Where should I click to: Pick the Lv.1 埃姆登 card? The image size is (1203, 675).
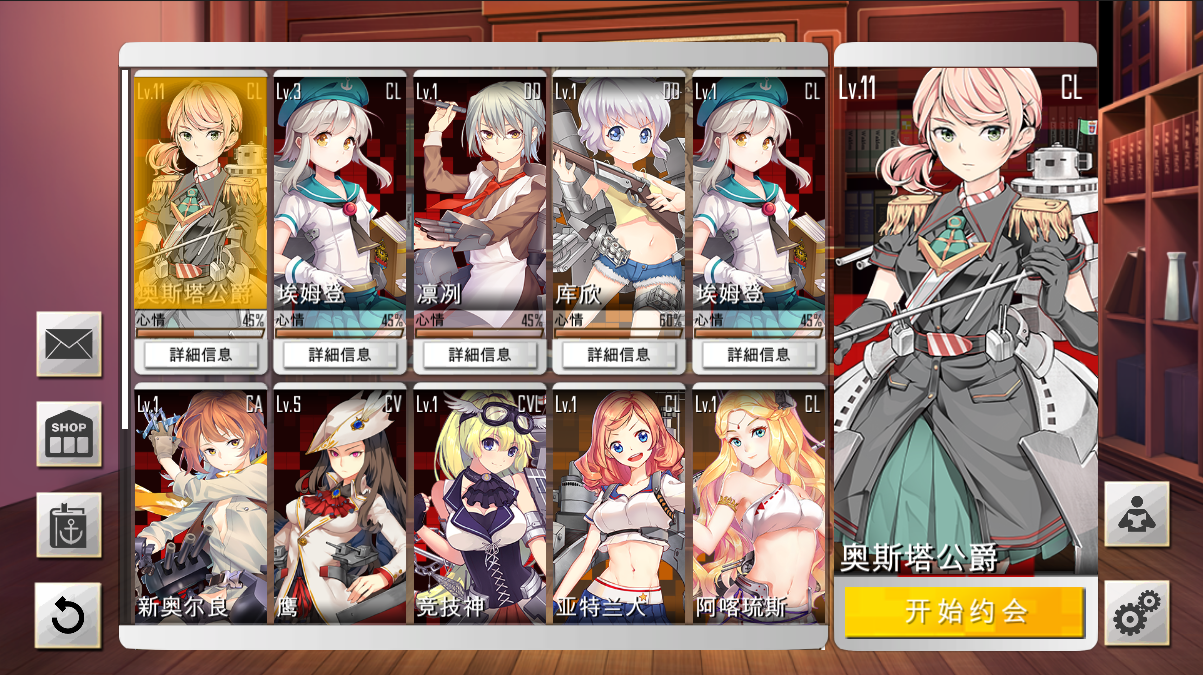(759, 190)
